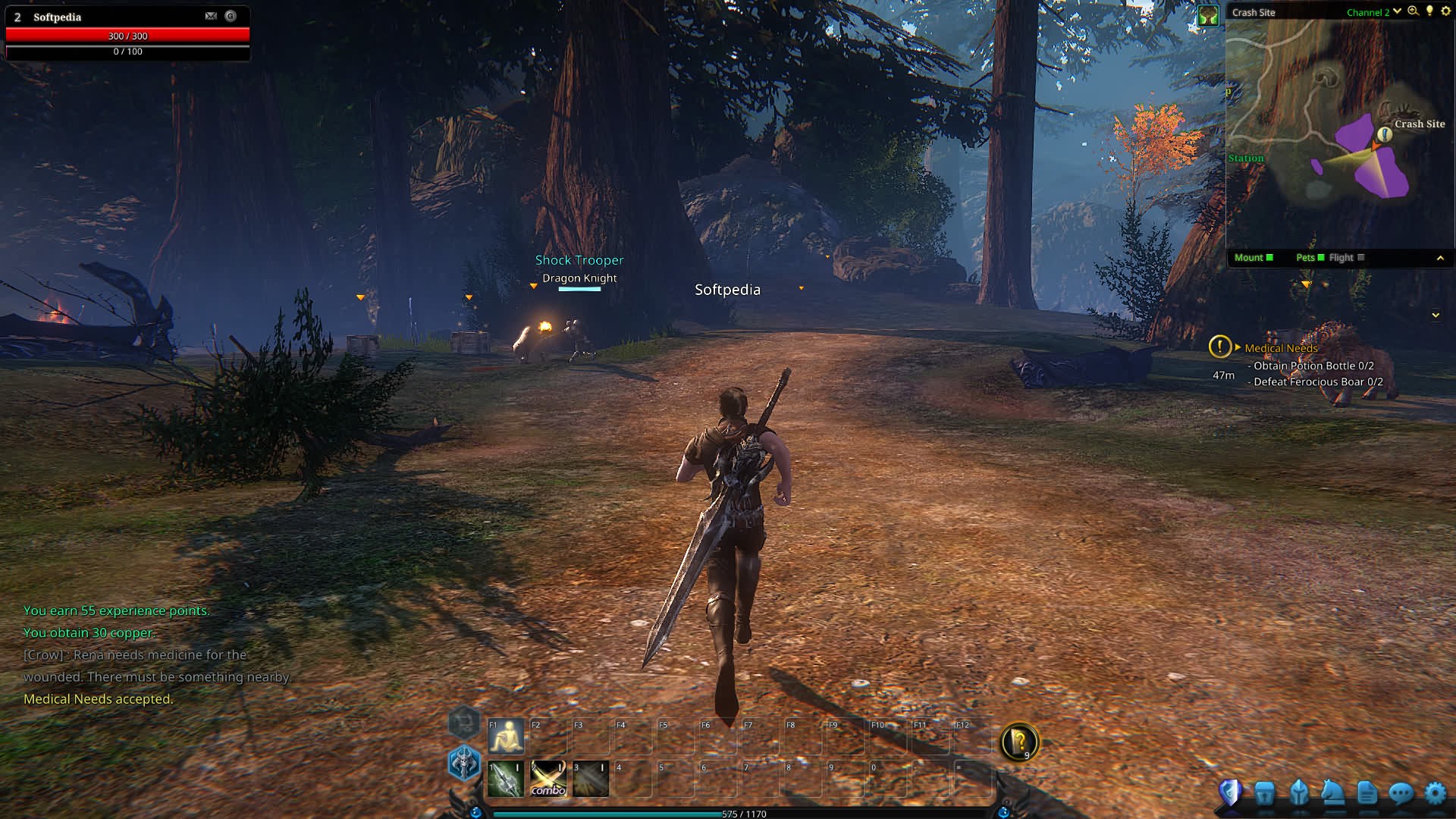The width and height of the screenshot is (1456, 819).
Task: Collapse the minimap with the up arrow
Action: (x=1440, y=259)
